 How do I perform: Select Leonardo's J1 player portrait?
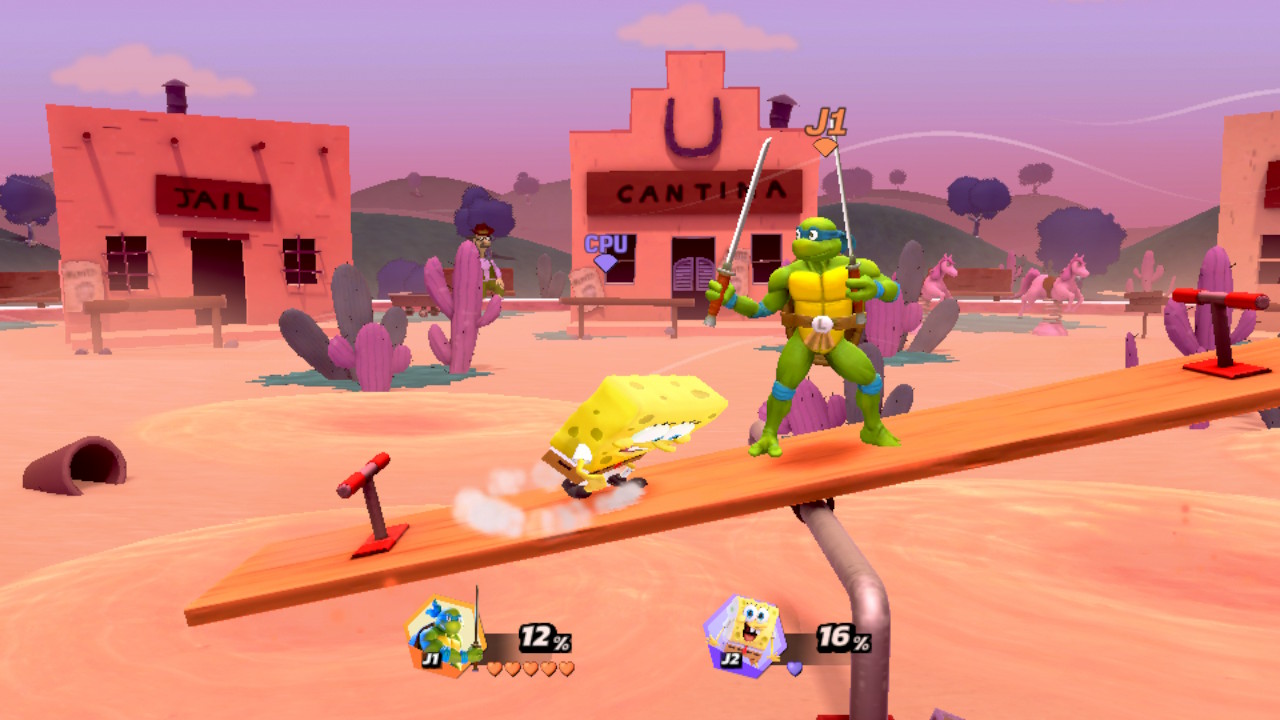click(x=443, y=636)
